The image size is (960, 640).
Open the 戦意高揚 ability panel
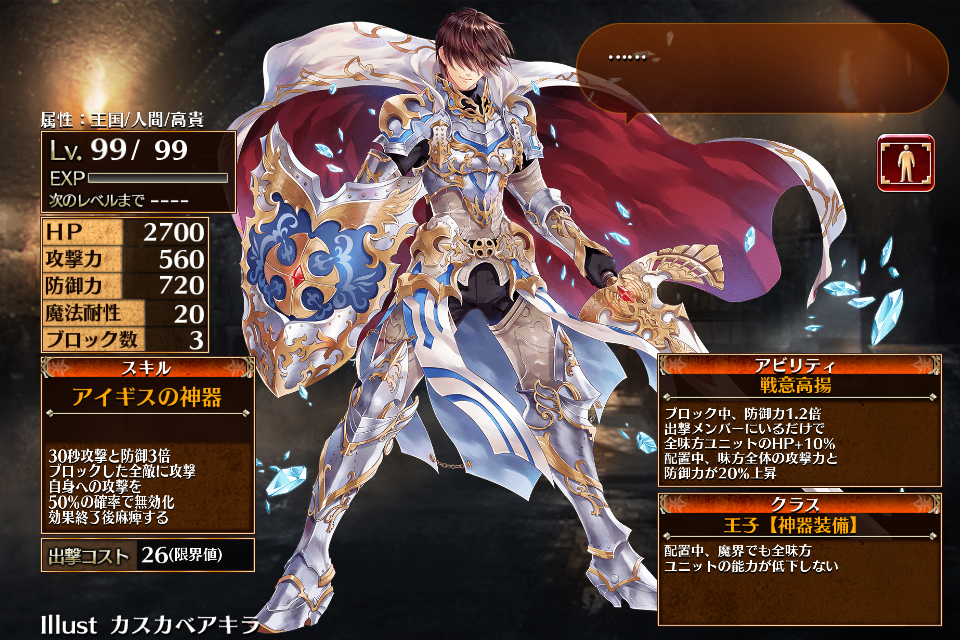click(800, 421)
